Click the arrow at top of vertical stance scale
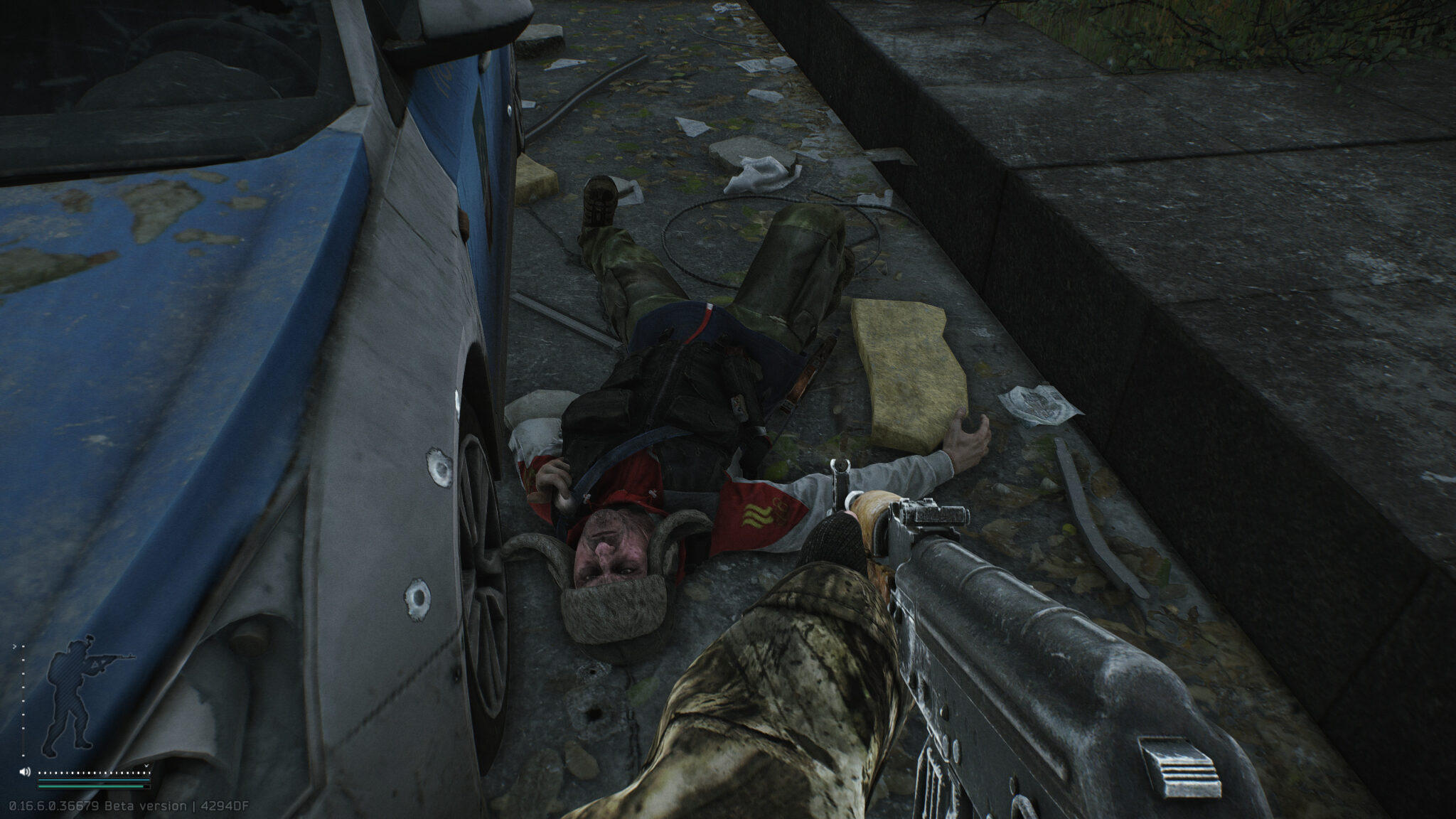Screen dimensions: 1456x819 (x=15, y=646)
